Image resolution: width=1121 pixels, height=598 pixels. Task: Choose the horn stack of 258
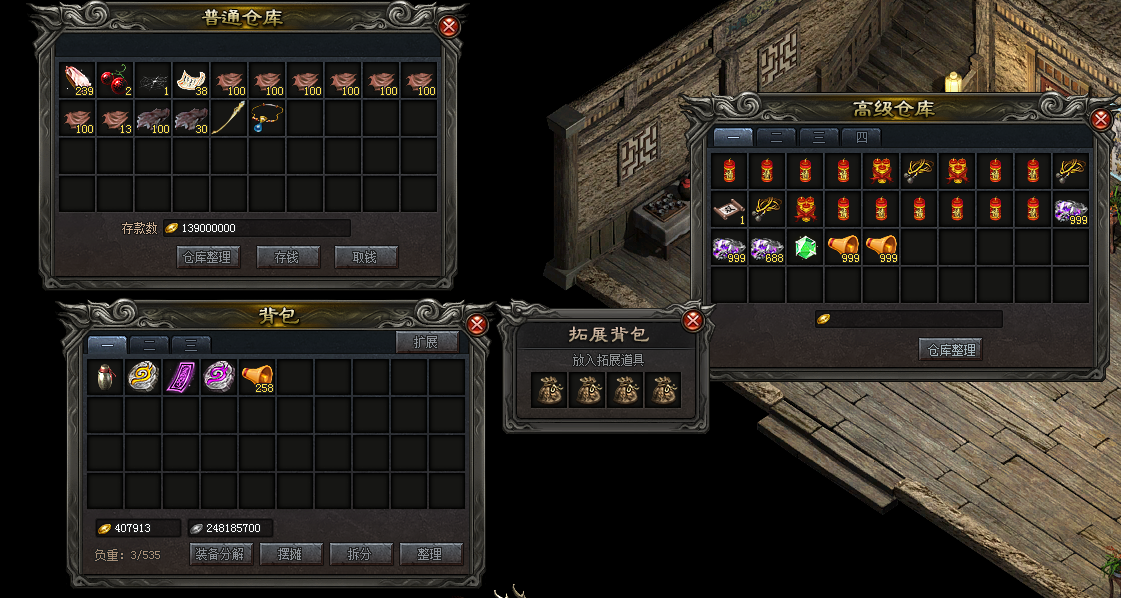[x=257, y=377]
